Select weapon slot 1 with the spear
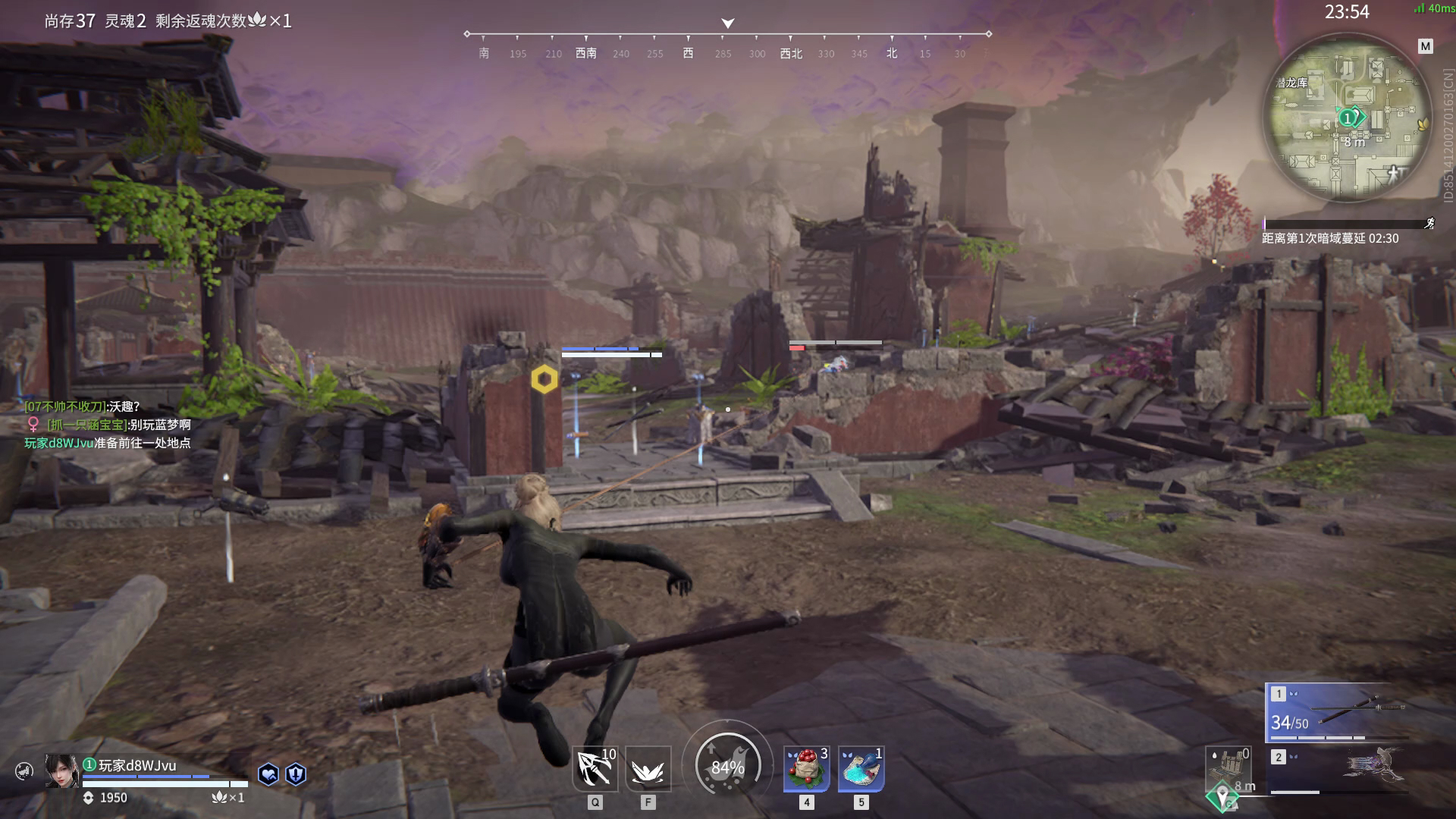This screenshot has width=1456, height=819. click(x=1338, y=713)
